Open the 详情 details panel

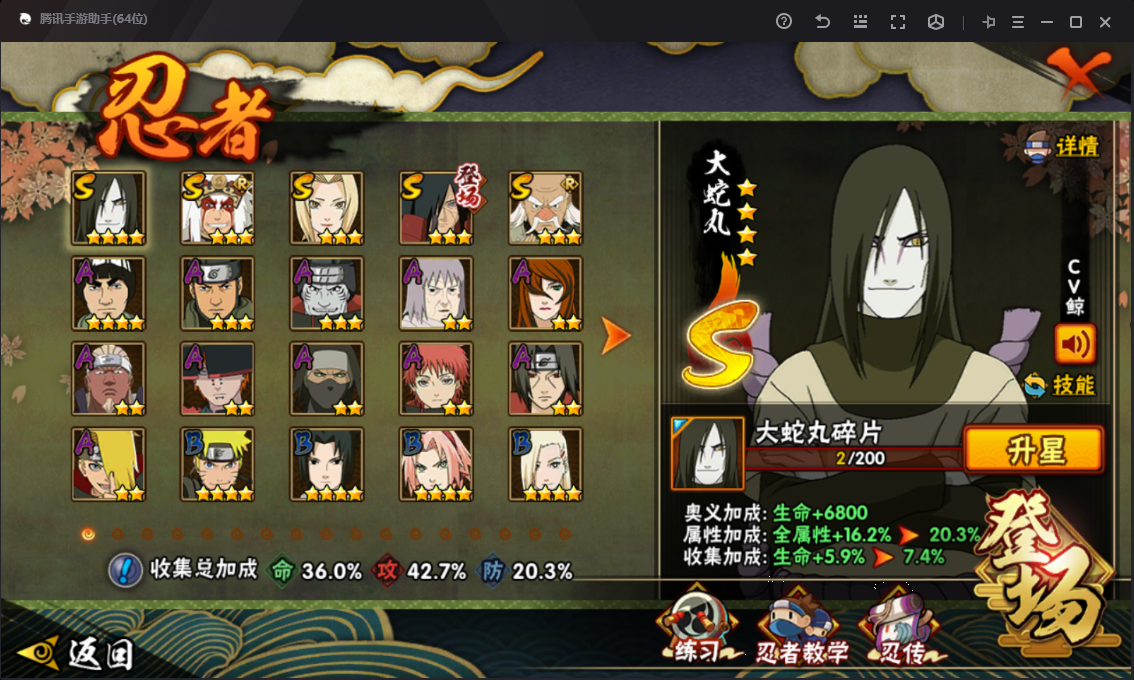pos(1063,147)
